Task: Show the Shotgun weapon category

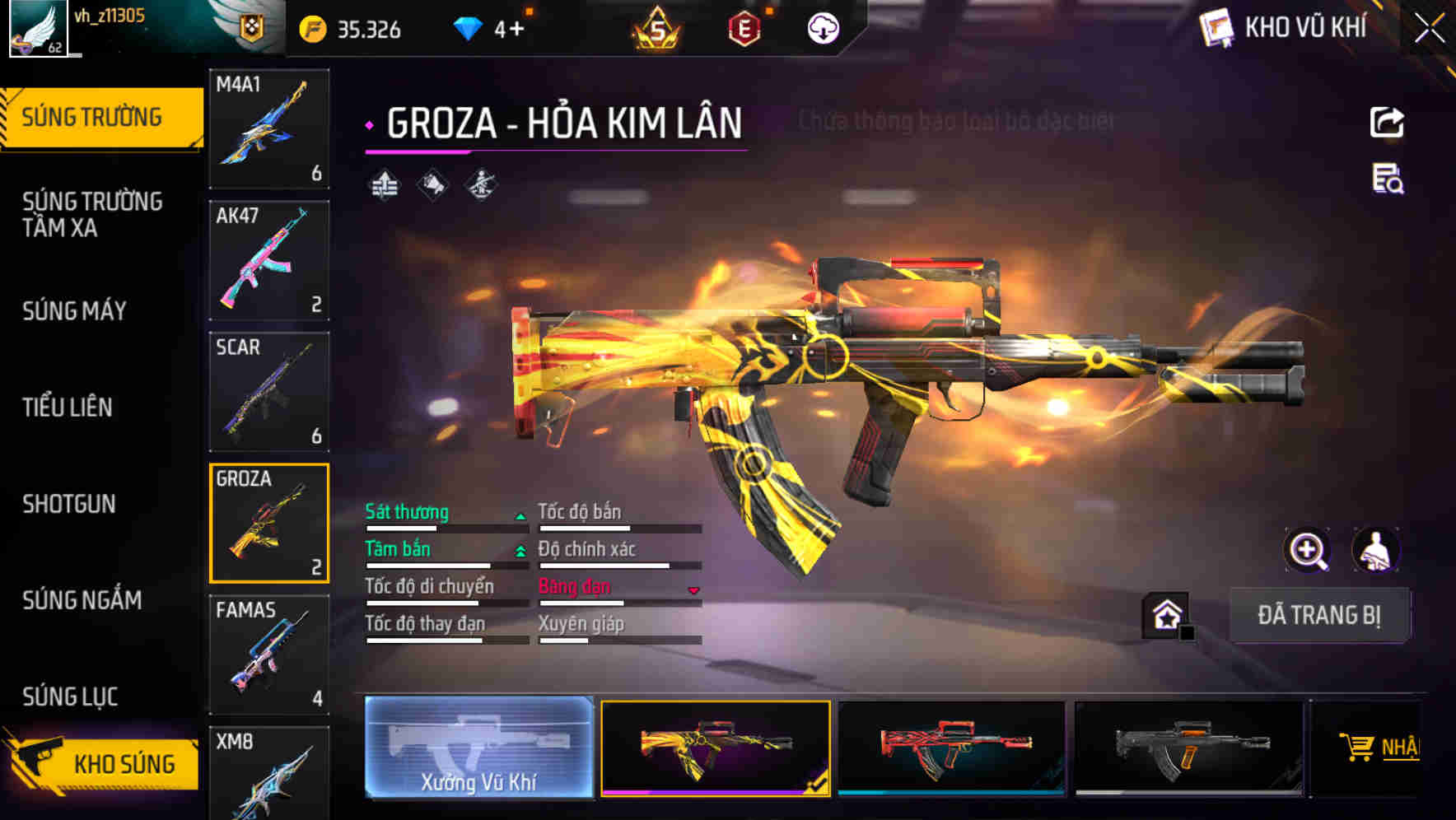Action: [69, 504]
